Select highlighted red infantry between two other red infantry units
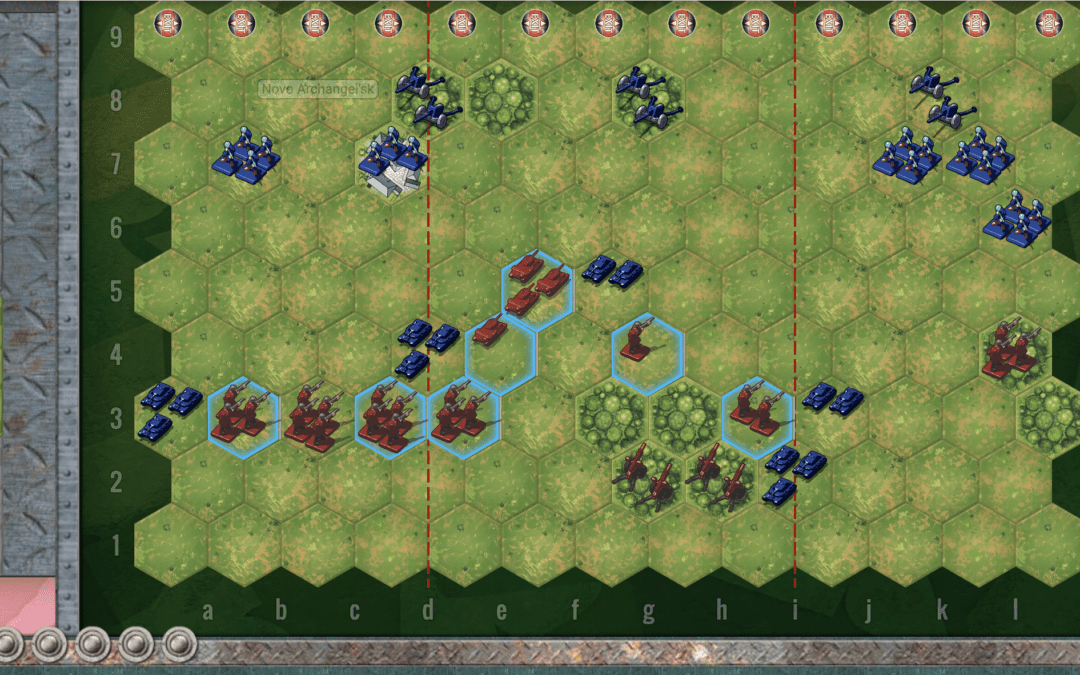This screenshot has width=1080, height=675. point(390,417)
